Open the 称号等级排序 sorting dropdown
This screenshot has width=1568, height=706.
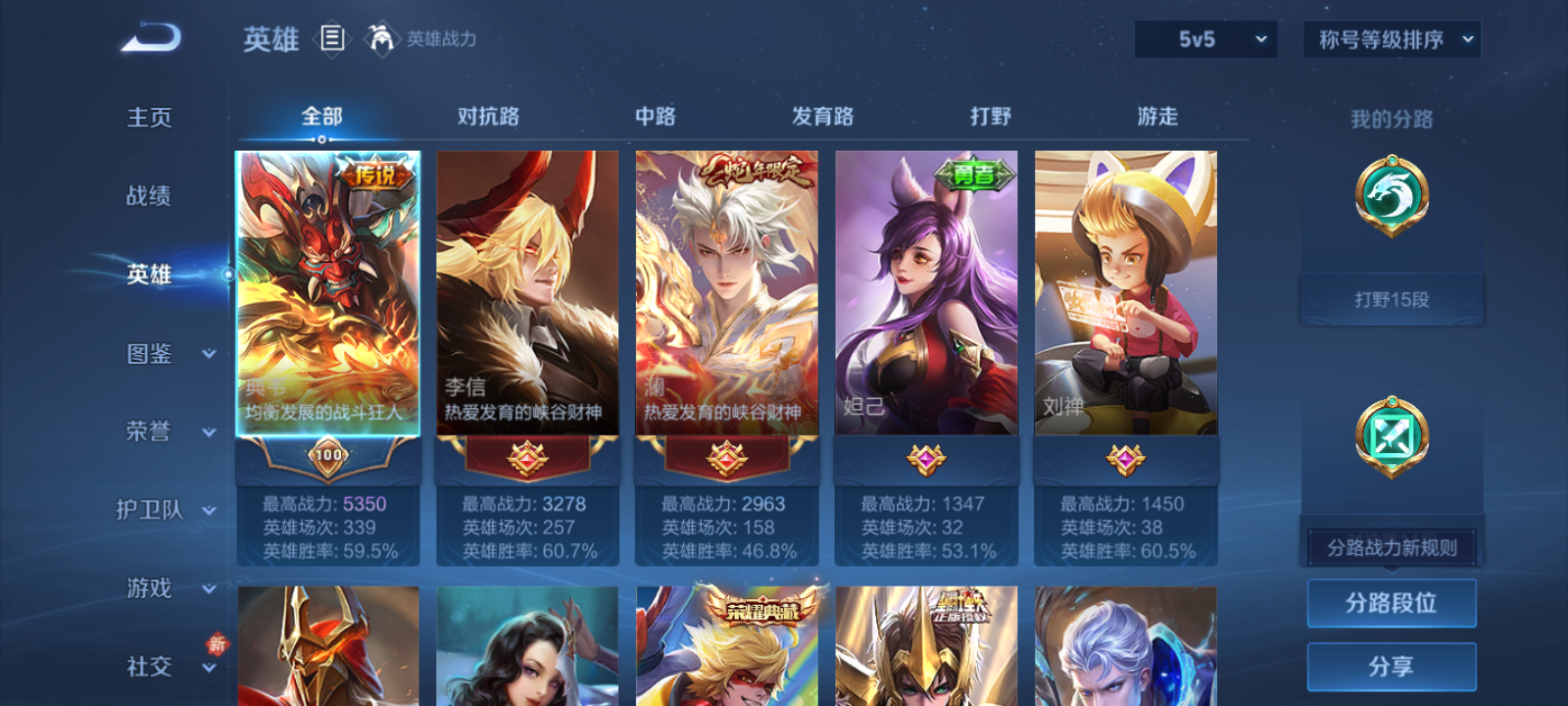pos(1390,40)
